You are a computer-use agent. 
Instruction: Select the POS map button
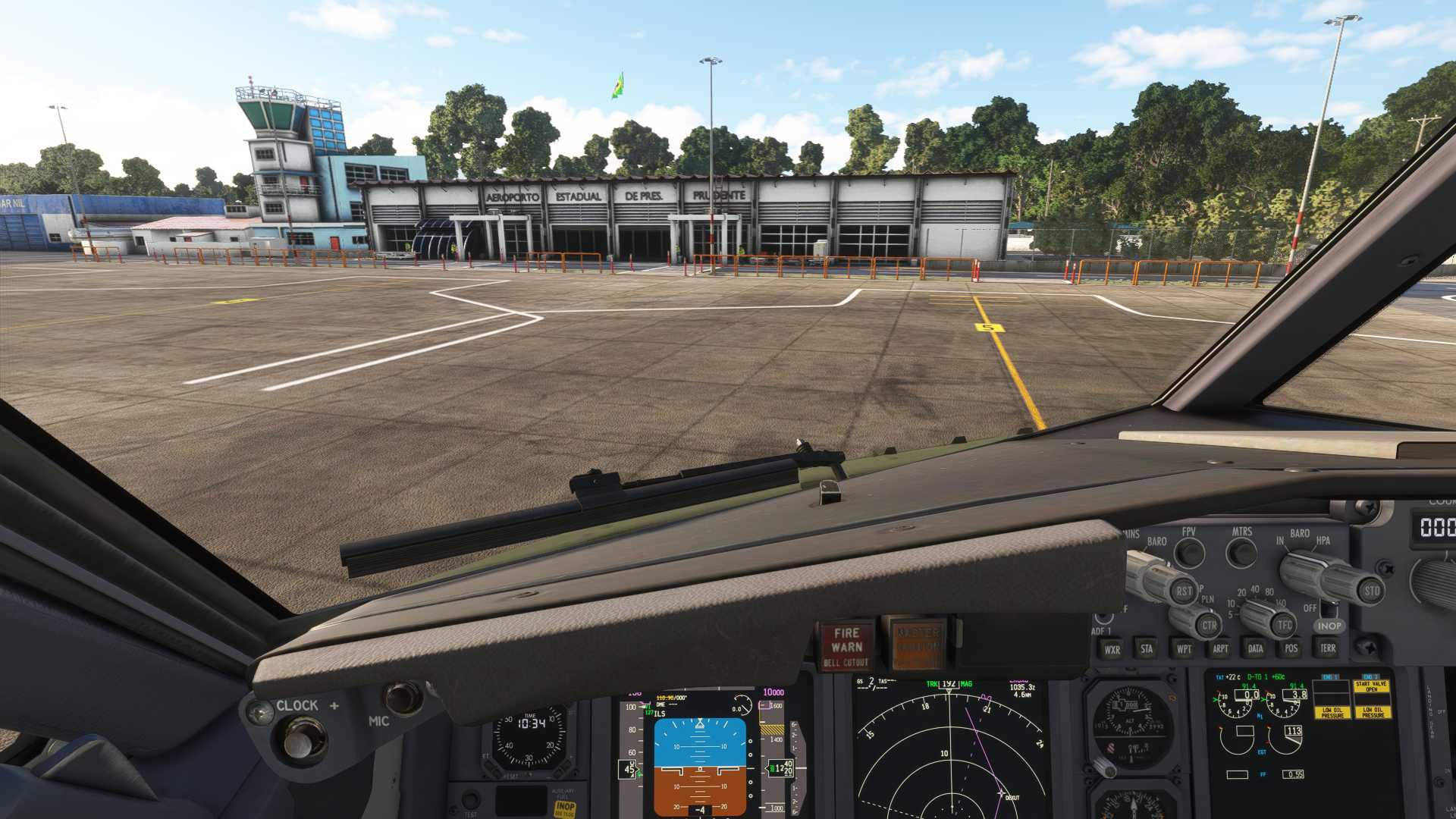(x=1291, y=648)
